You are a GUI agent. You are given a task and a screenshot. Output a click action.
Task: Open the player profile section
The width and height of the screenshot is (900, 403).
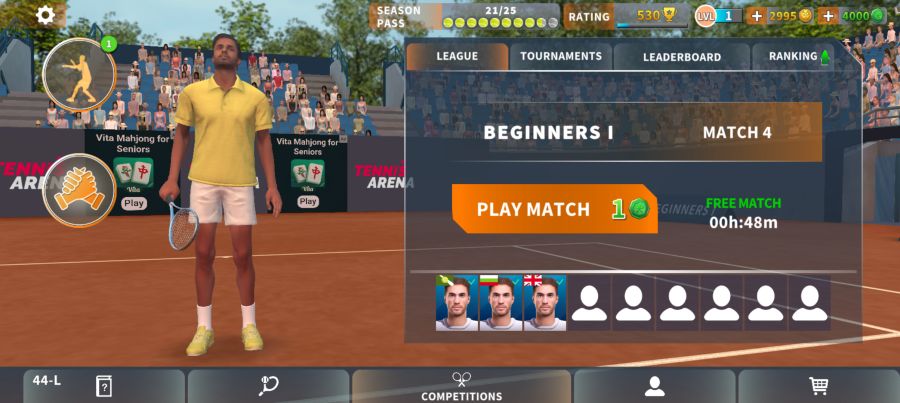654,386
